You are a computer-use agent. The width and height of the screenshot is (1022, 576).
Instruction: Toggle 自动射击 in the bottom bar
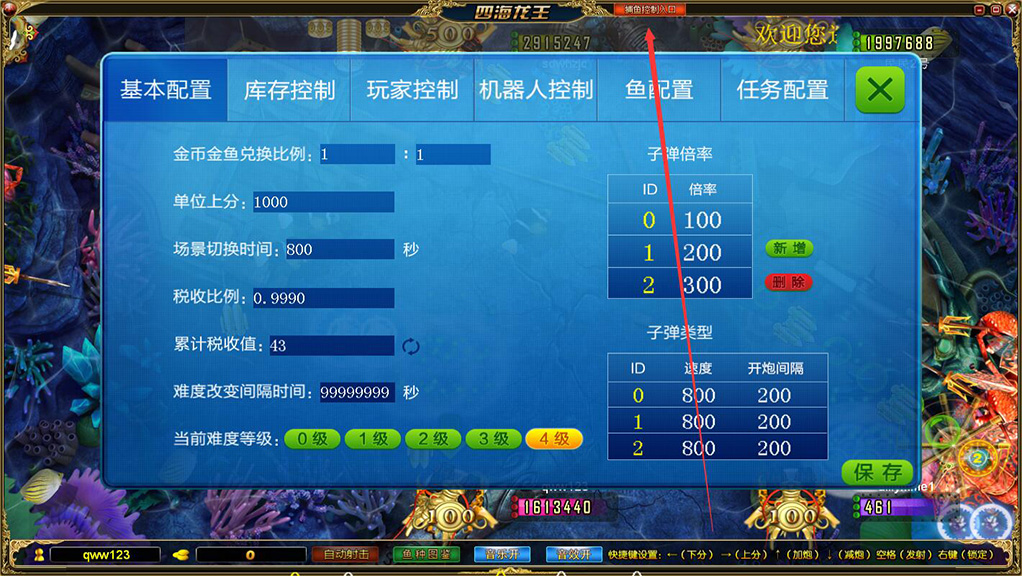coord(346,554)
